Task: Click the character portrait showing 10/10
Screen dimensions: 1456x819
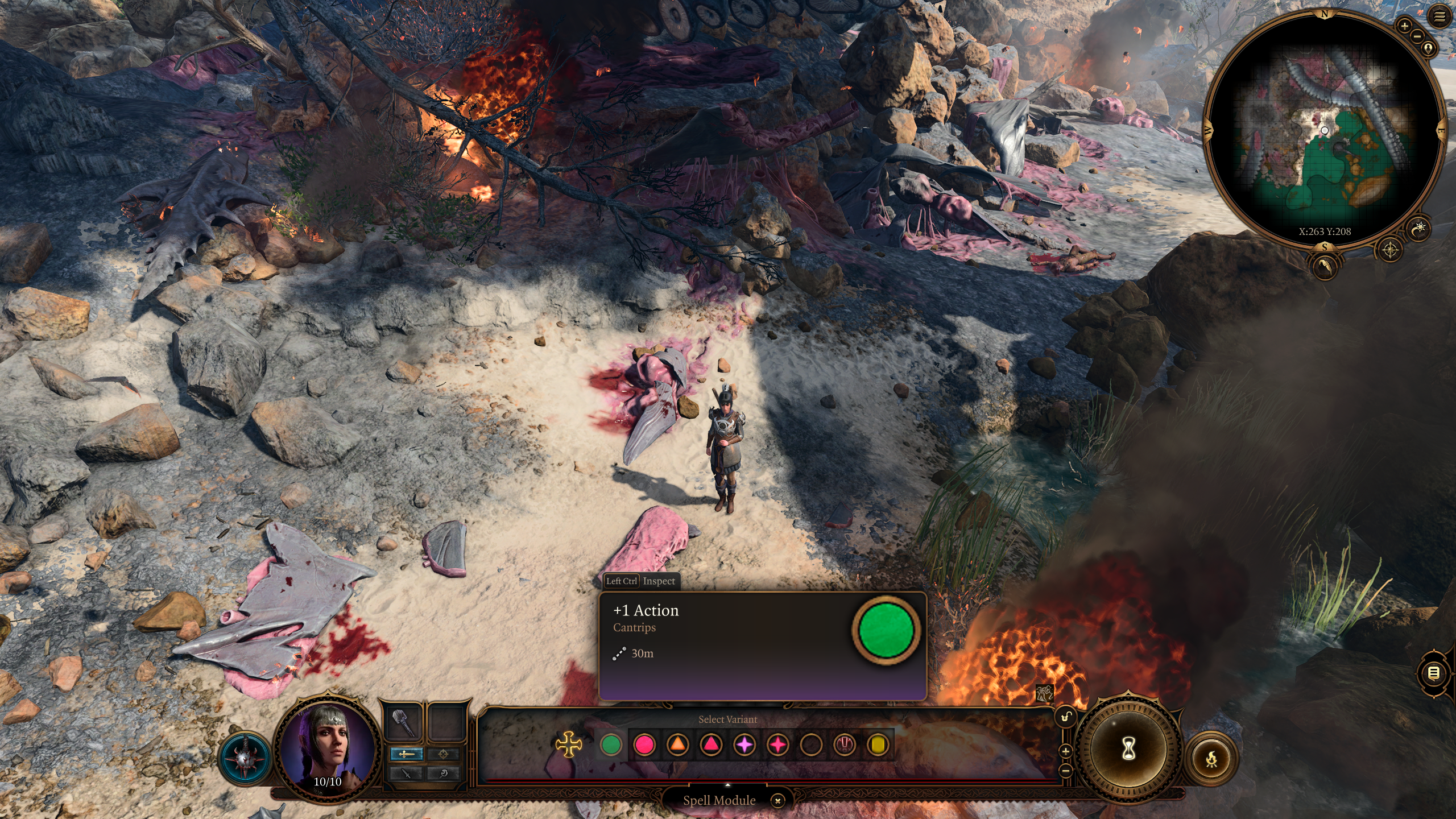Action: [x=328, y=746]
